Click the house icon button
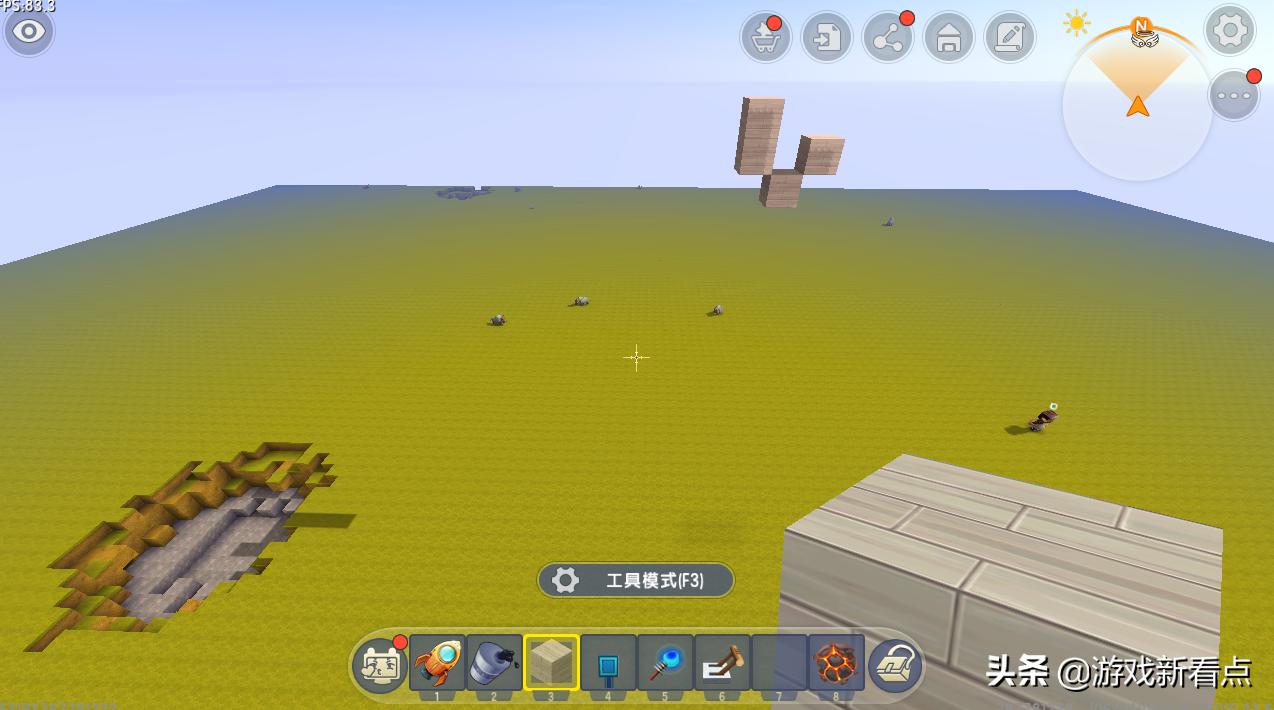The height and width of the screenshot is (710, 1274). [x=949, y=38]
